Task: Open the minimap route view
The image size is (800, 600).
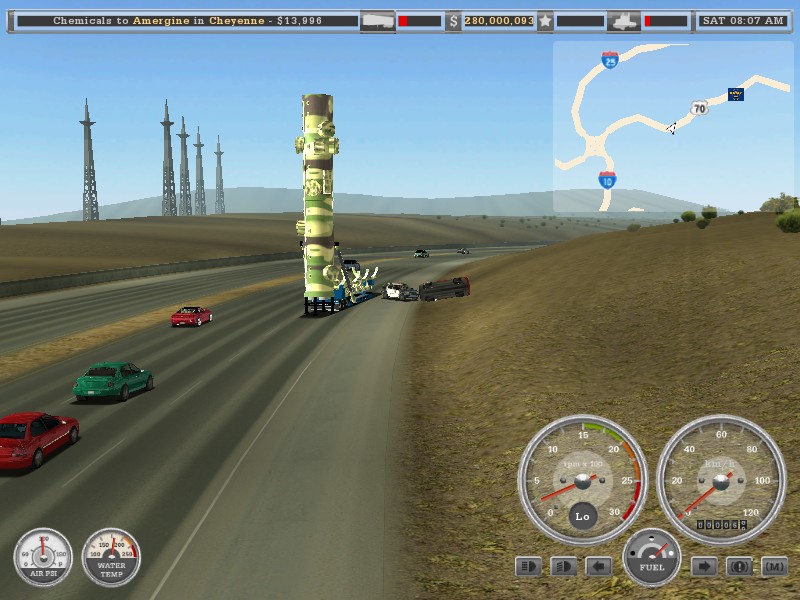Action: coord(675,125)
